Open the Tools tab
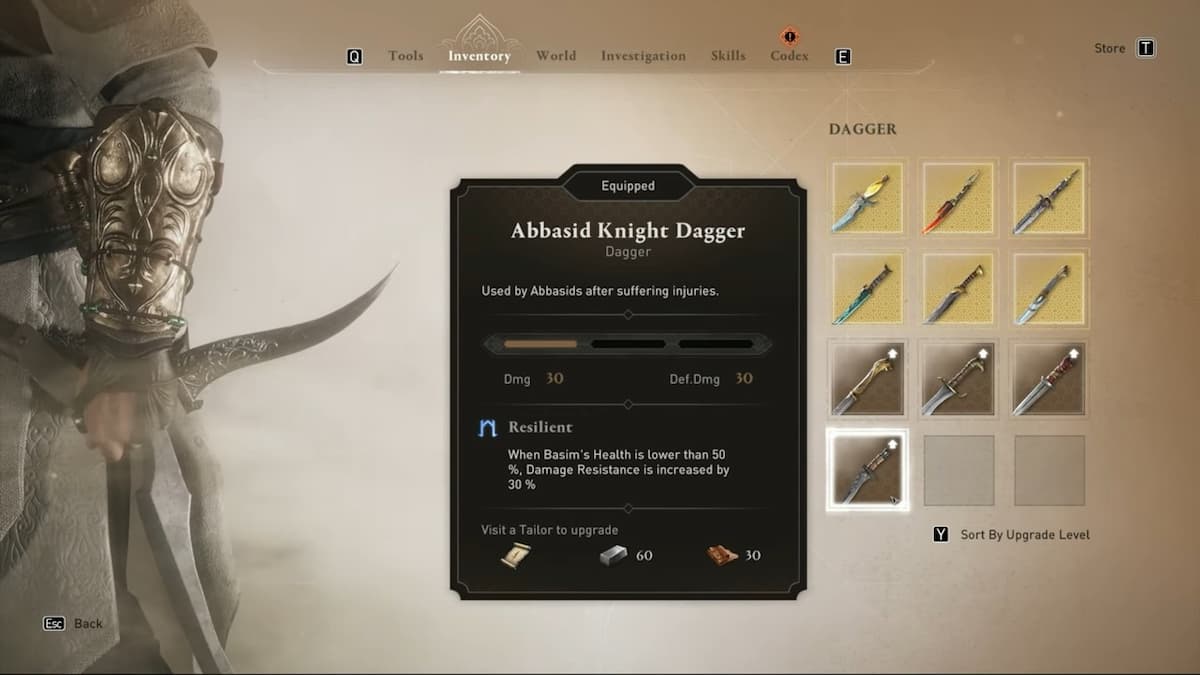The image size is (1200, 675). pos(405,56)
